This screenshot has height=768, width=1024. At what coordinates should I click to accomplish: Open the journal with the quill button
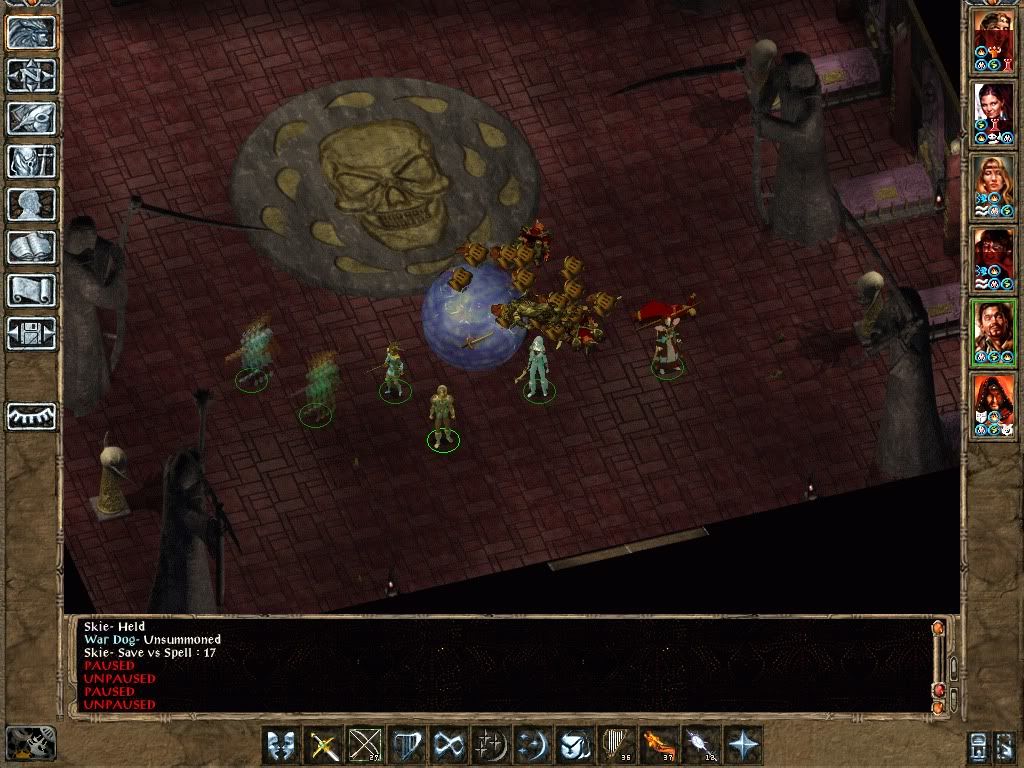(x=31, y=118)
